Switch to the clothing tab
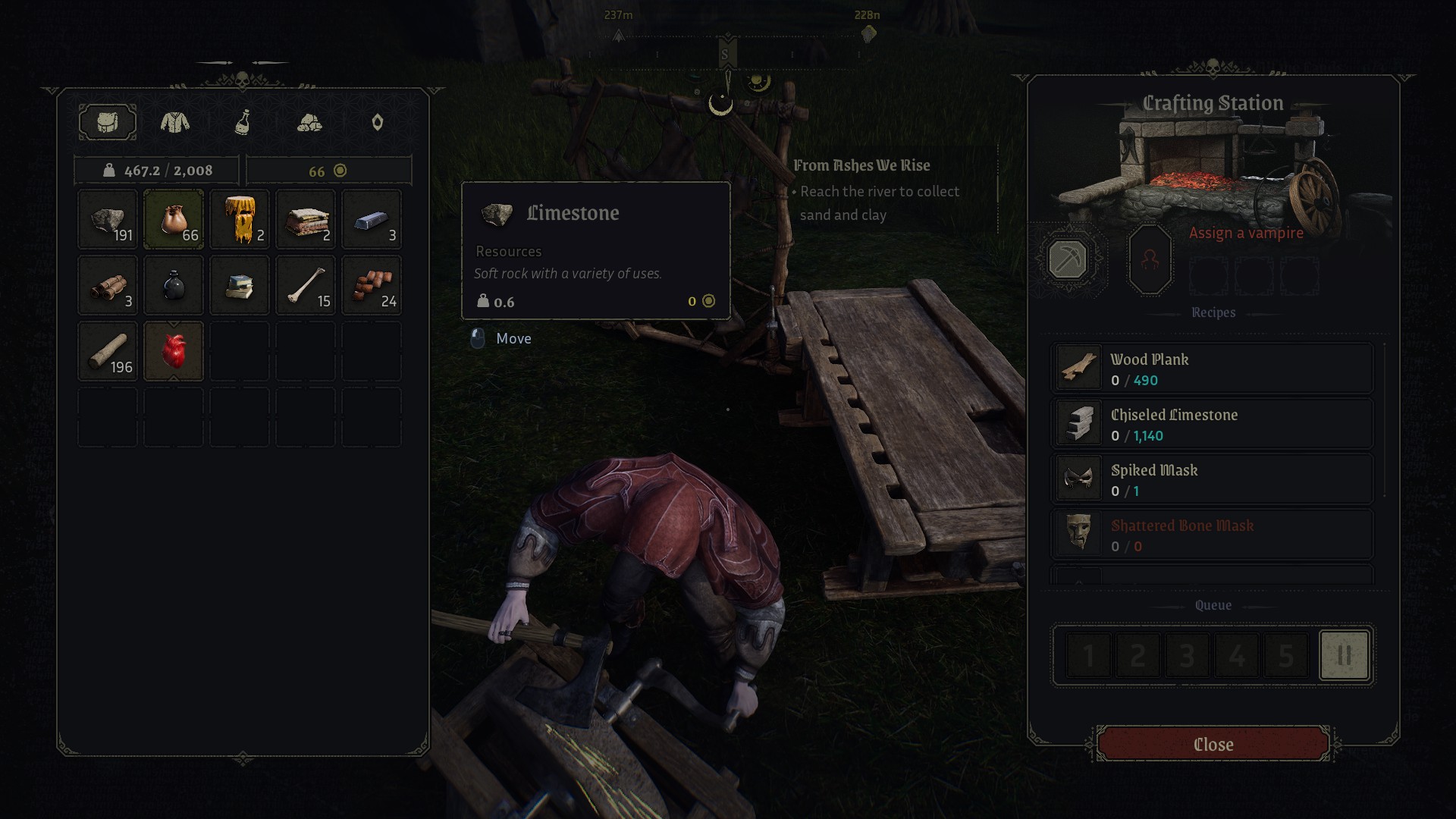1456x819 pixels. coord(175,122)
